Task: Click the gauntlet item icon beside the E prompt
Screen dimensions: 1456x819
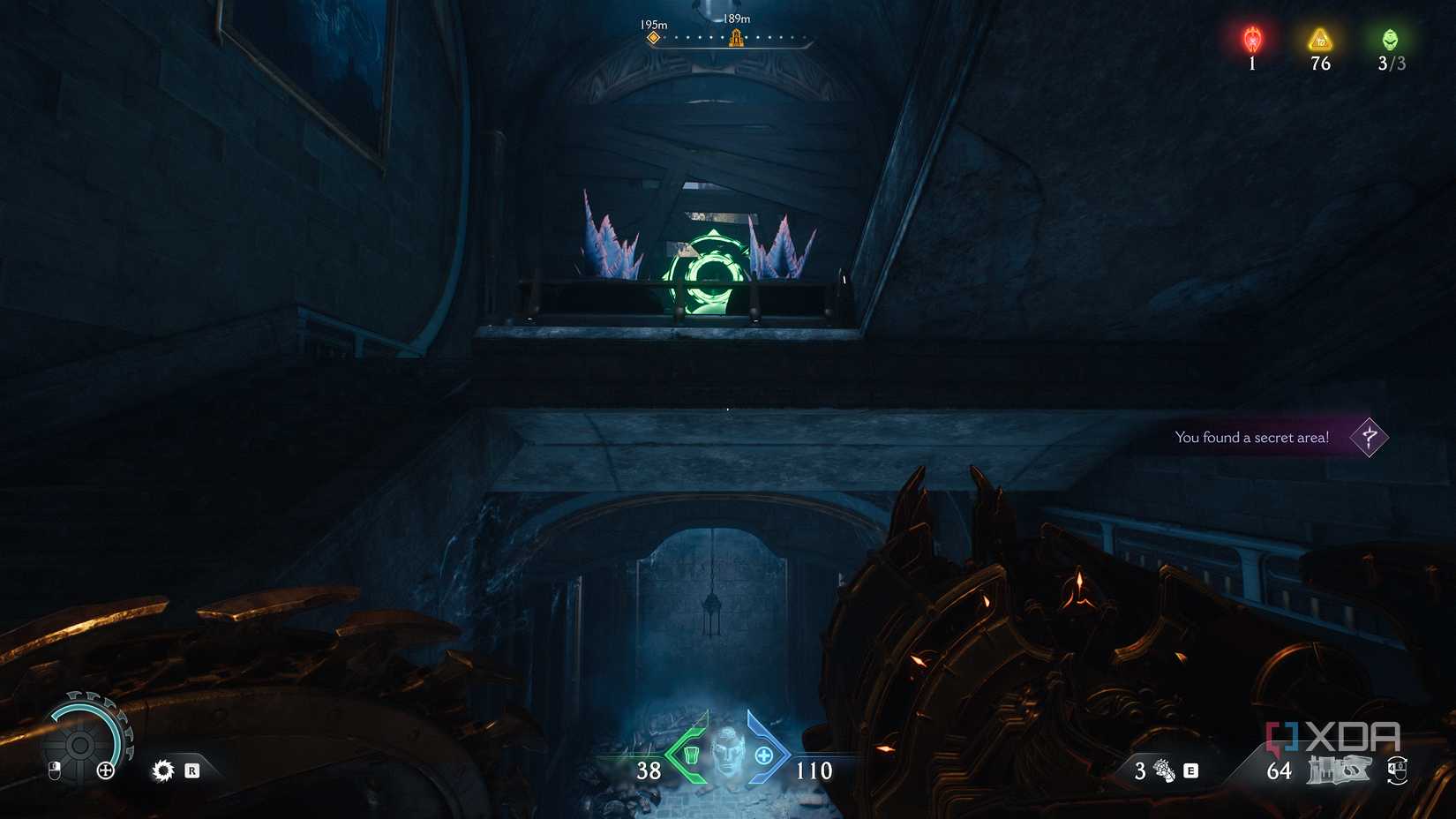Action: point(1163,770)
